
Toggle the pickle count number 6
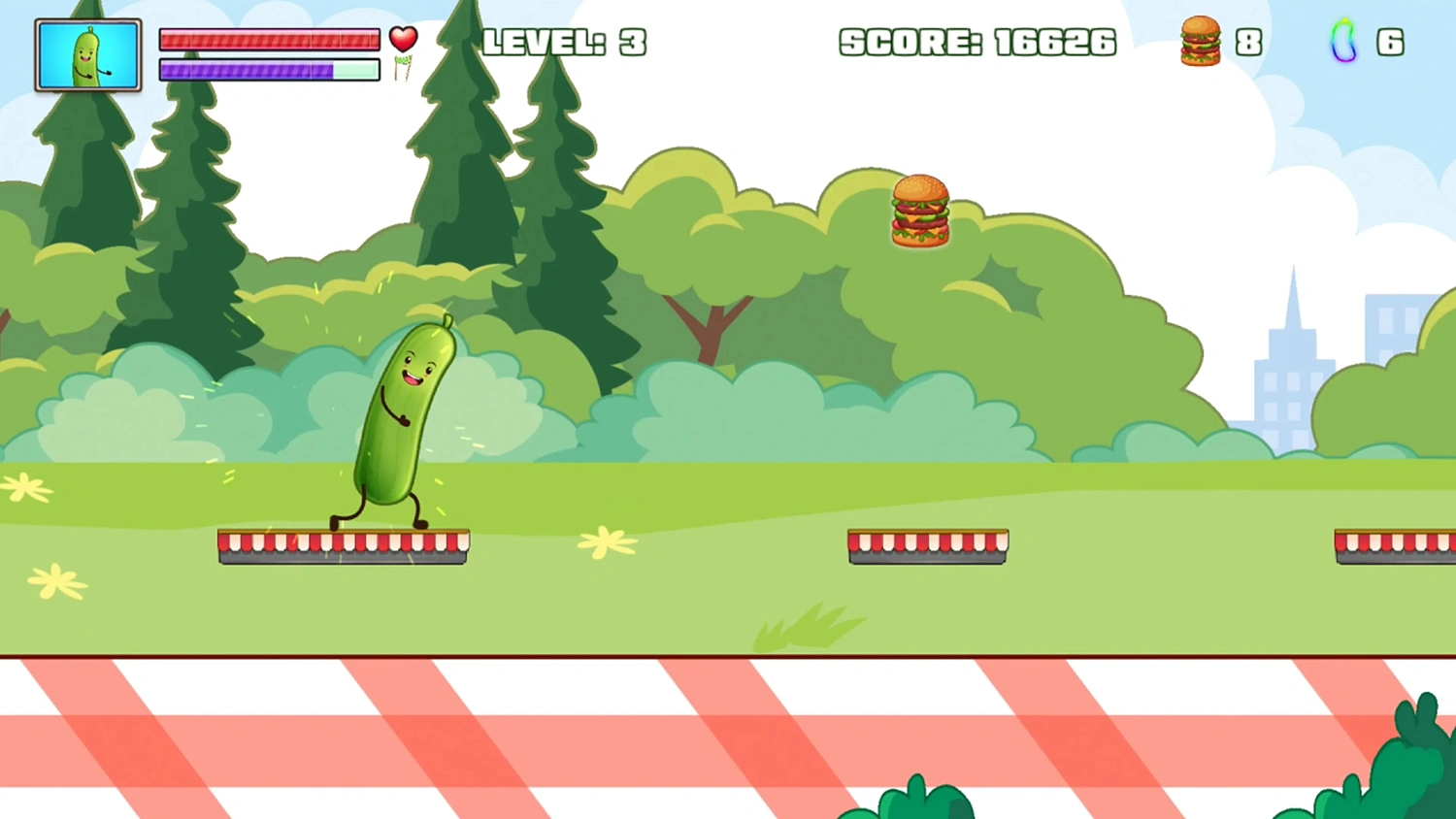click(1391, 42)
